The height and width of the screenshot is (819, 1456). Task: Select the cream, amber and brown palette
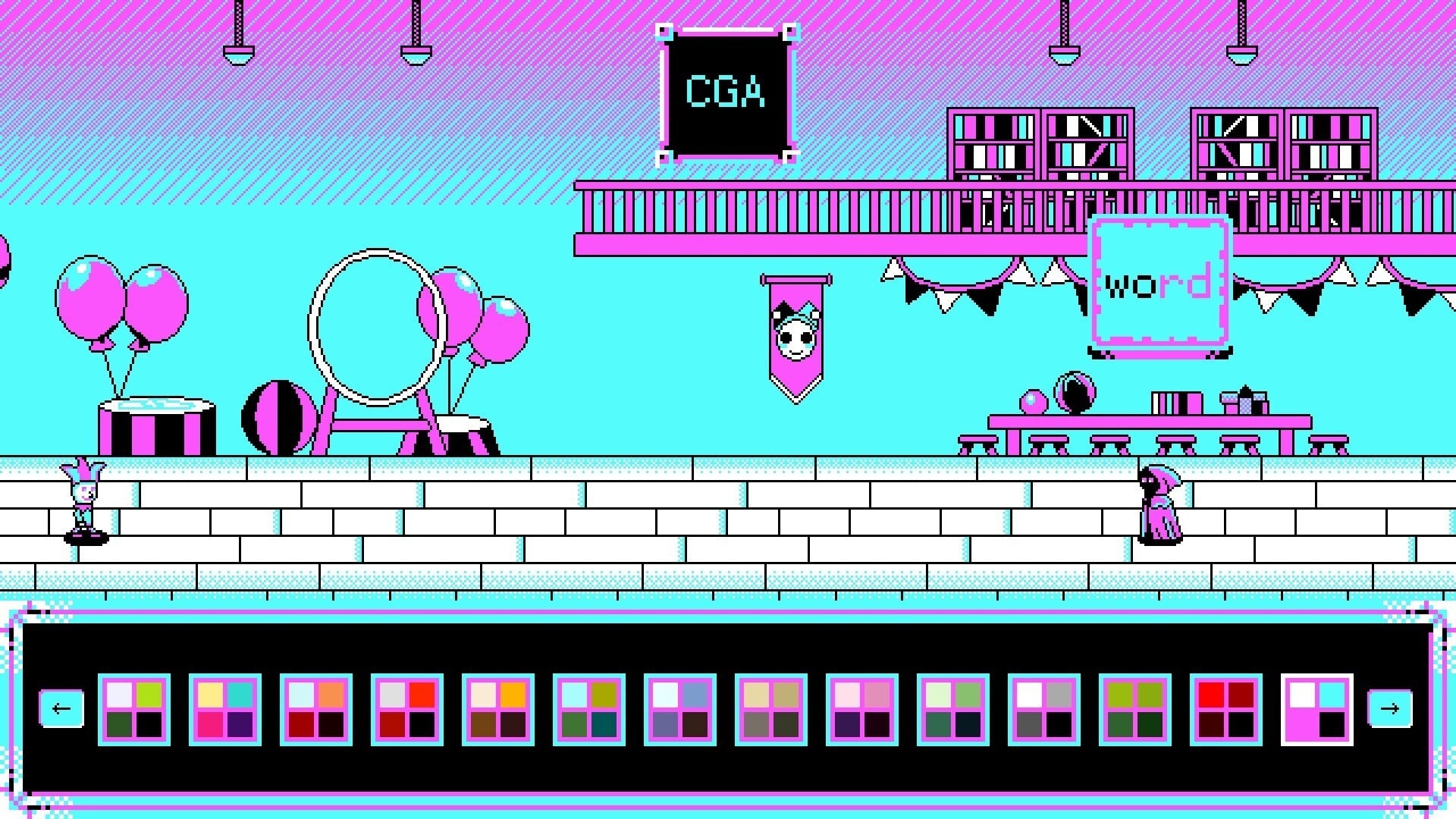pyautogui.click(x=498, y=710)
